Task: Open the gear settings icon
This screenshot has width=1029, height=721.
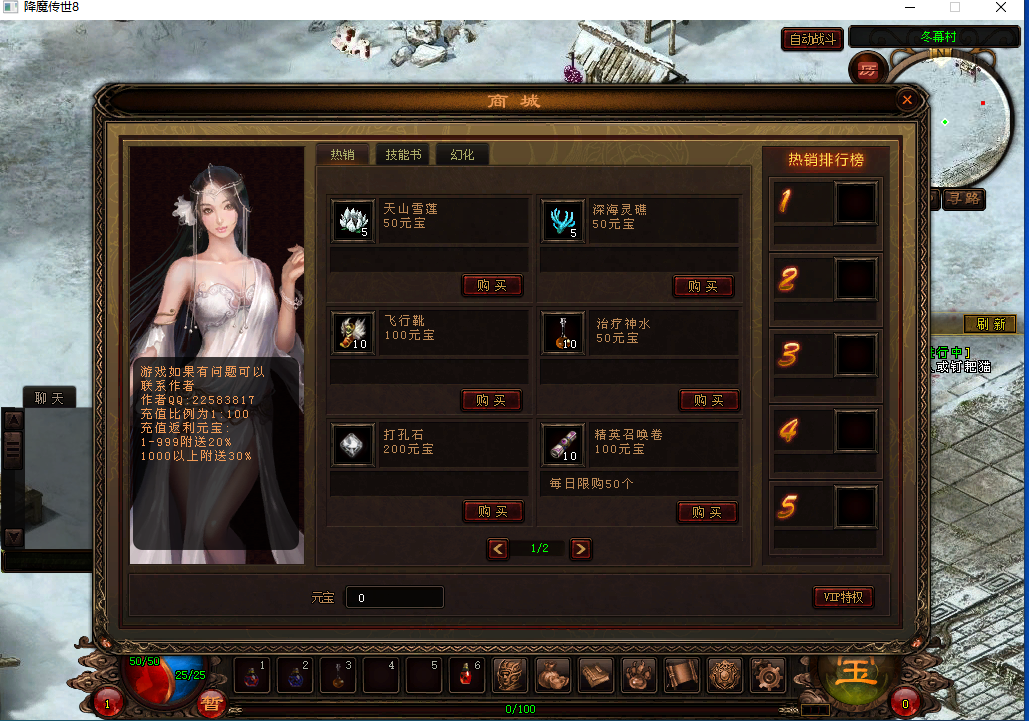Action: tap(768, 677)
